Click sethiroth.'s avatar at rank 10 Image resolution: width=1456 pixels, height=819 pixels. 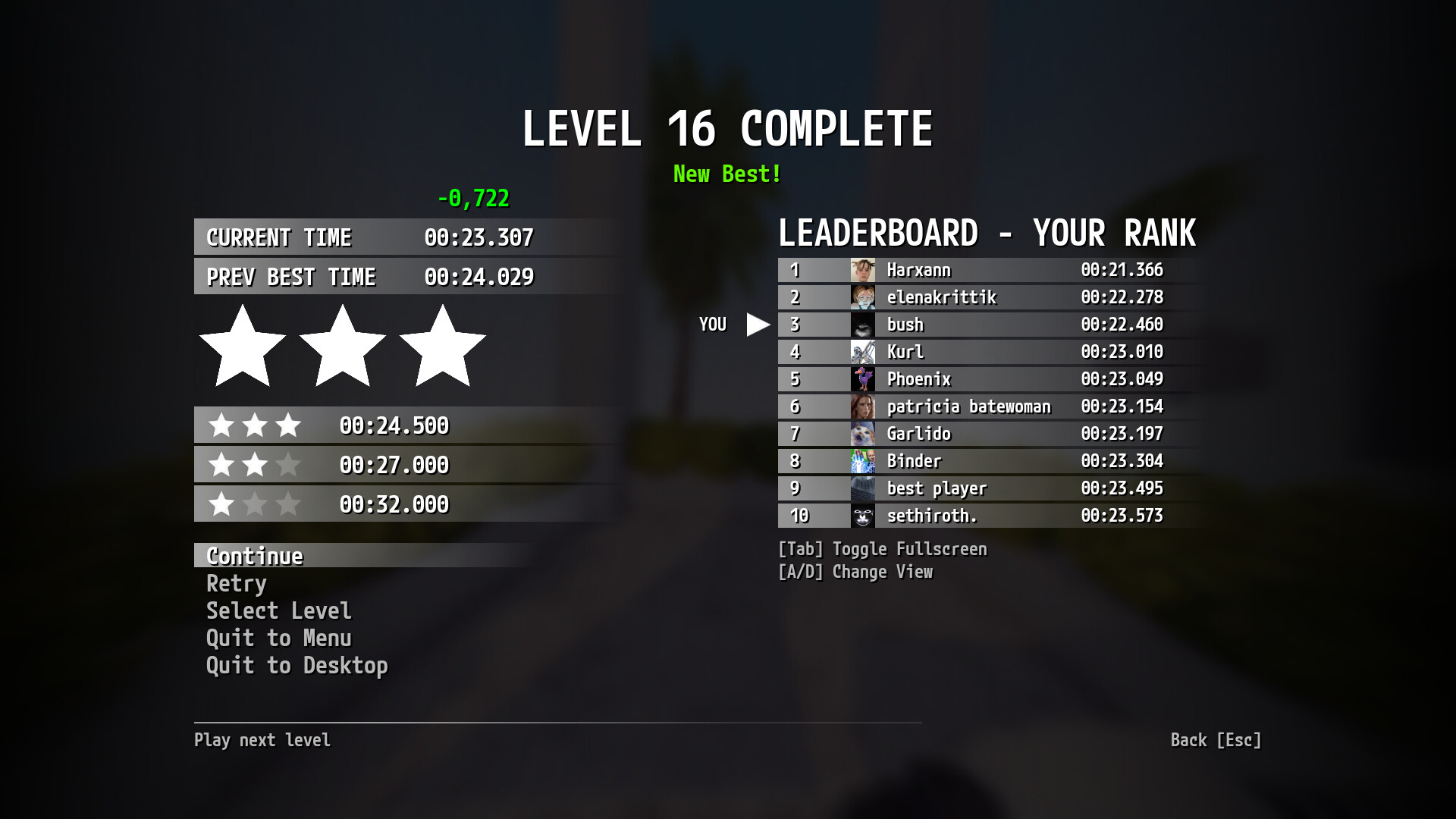864,516
